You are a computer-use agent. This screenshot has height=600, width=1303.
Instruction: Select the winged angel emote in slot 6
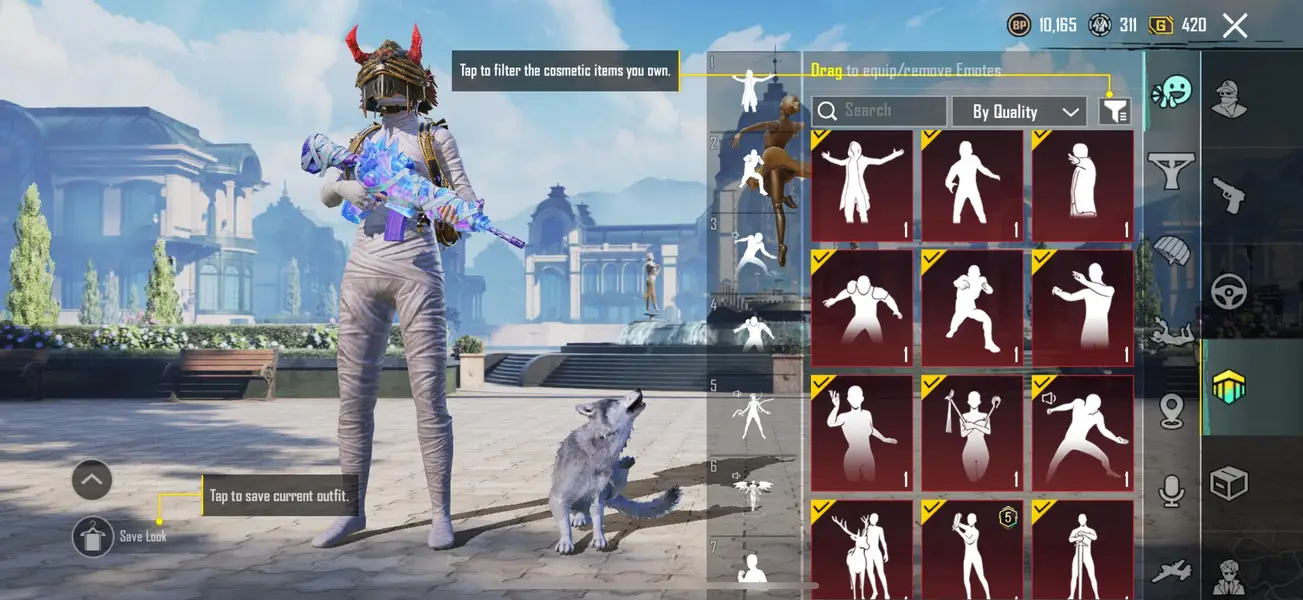pyautogui.click(x=752, y=493)
